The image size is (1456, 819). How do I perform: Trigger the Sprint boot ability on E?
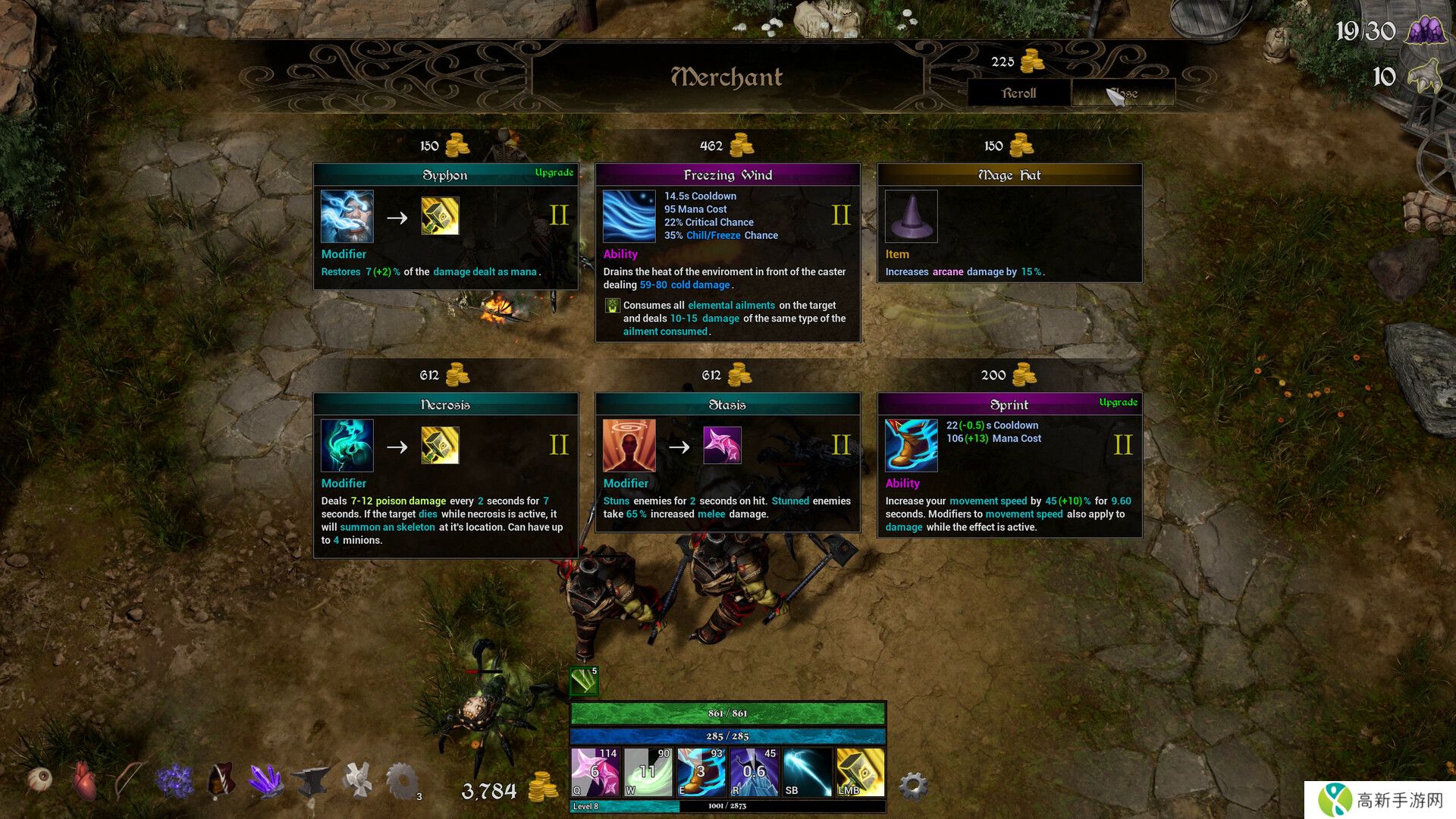[701, 772]
